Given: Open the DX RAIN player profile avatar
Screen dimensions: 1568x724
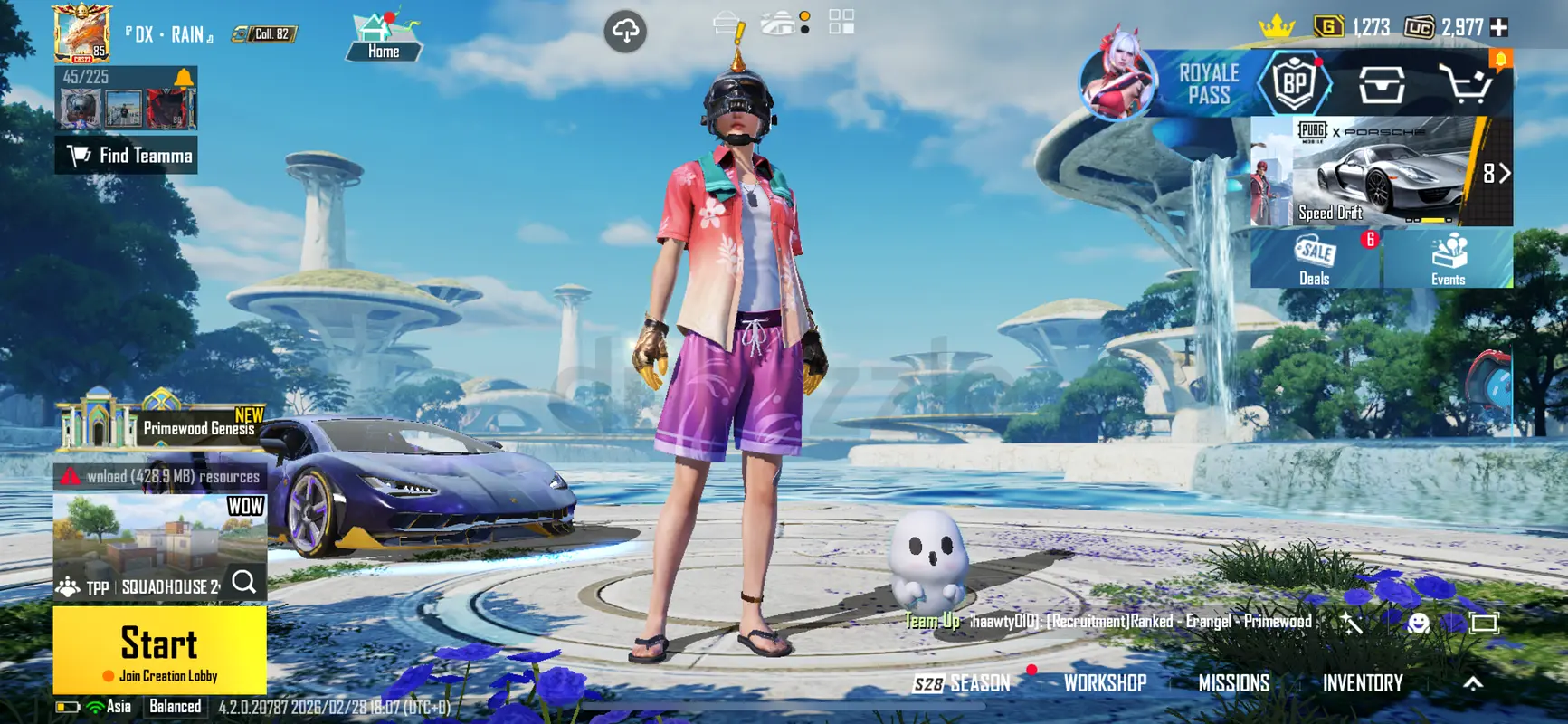Looking at the screenshot, I should click(x=81, y=33).
